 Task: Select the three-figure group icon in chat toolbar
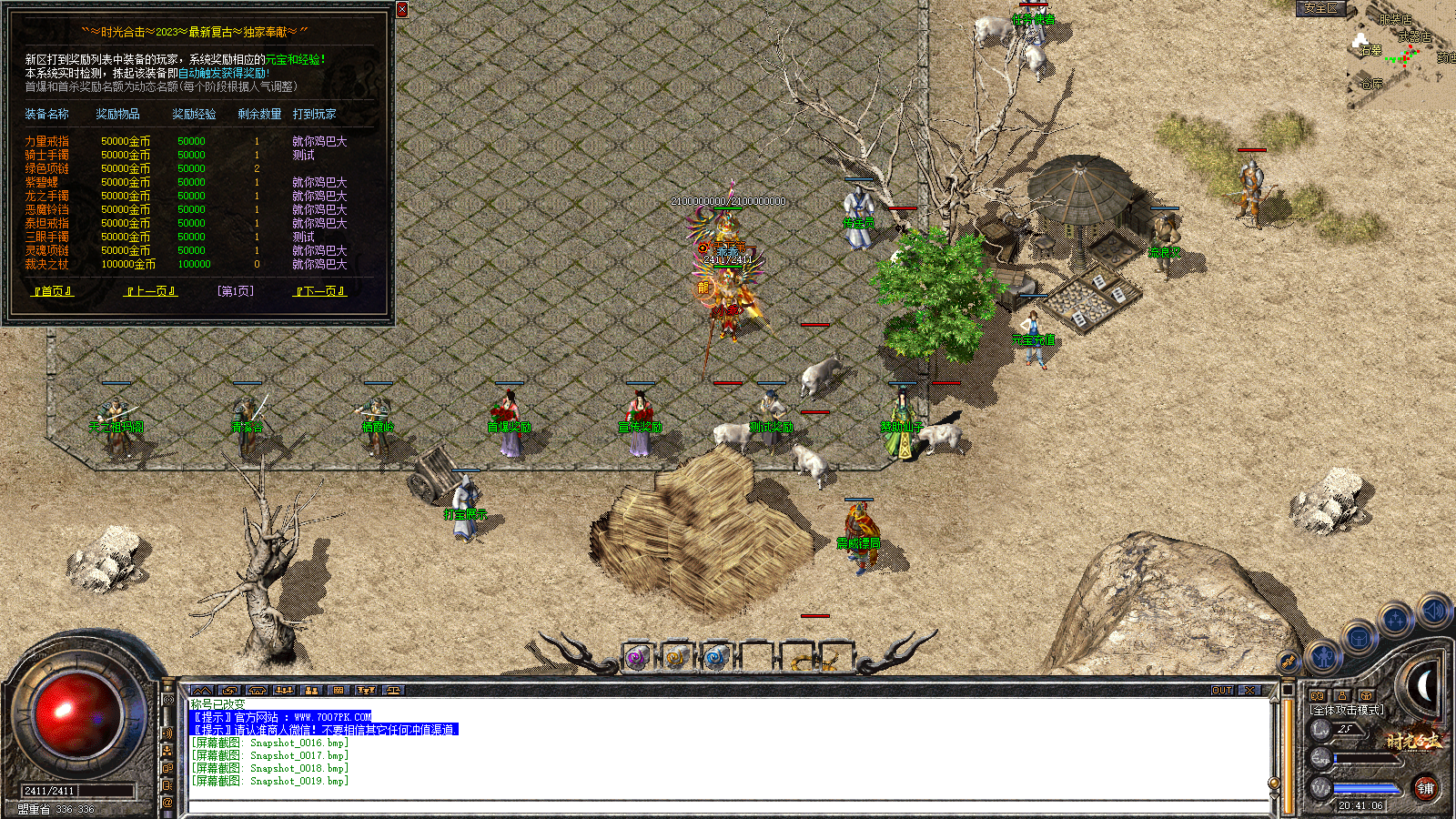click(286, 690)
